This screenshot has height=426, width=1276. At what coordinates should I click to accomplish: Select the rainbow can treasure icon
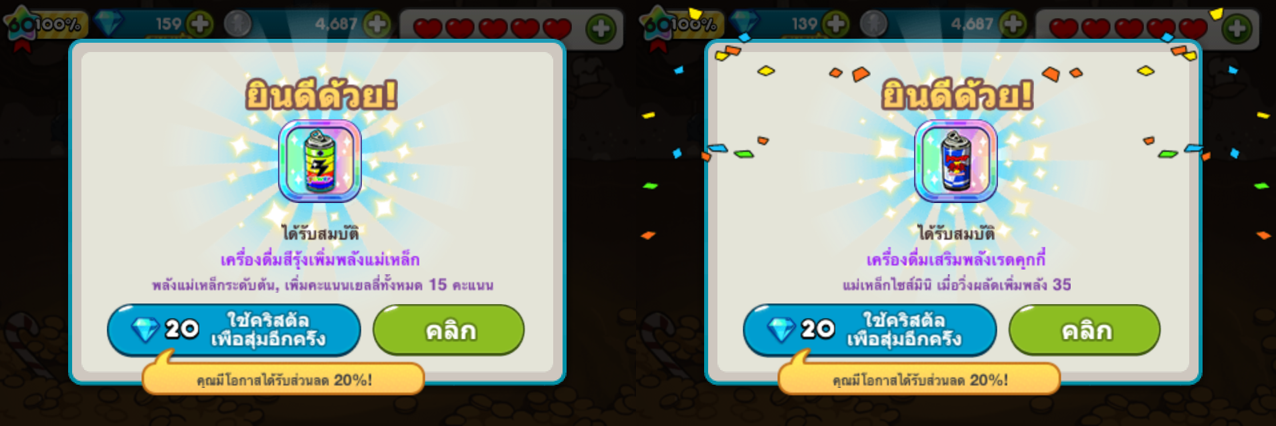[319, 161]
